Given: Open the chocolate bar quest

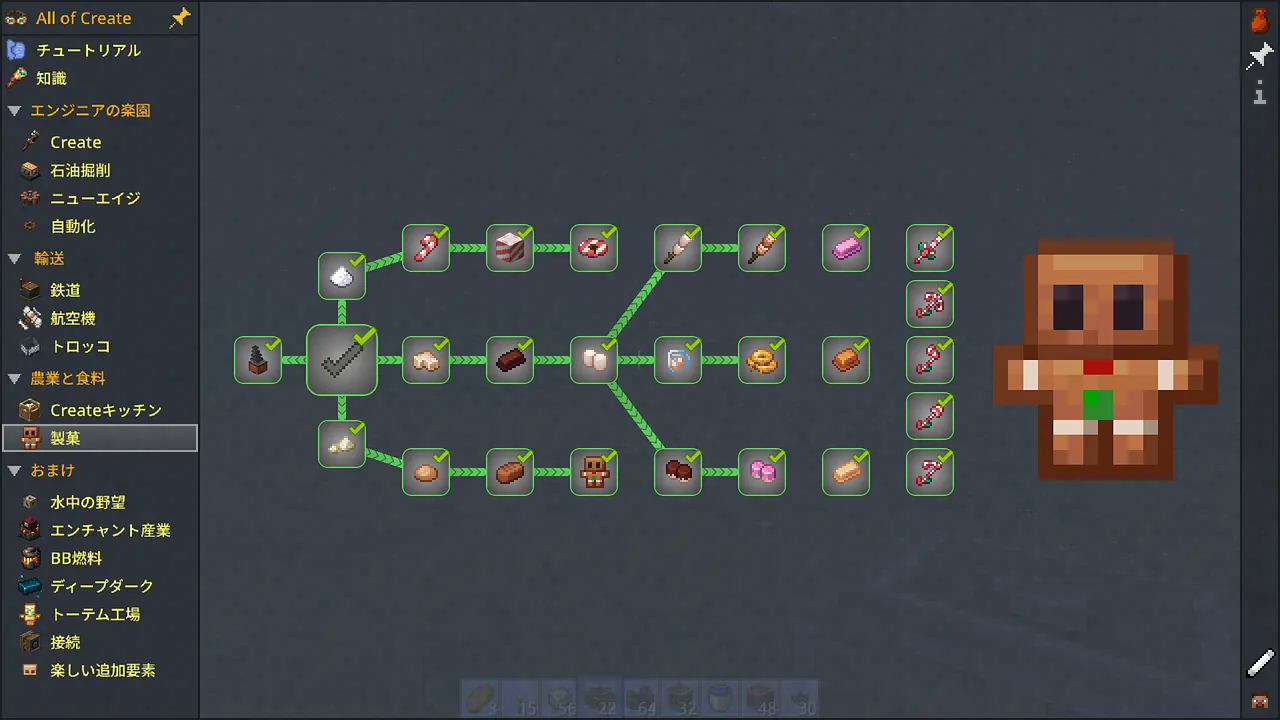Looking at the screenshot, I should [510, 360].
